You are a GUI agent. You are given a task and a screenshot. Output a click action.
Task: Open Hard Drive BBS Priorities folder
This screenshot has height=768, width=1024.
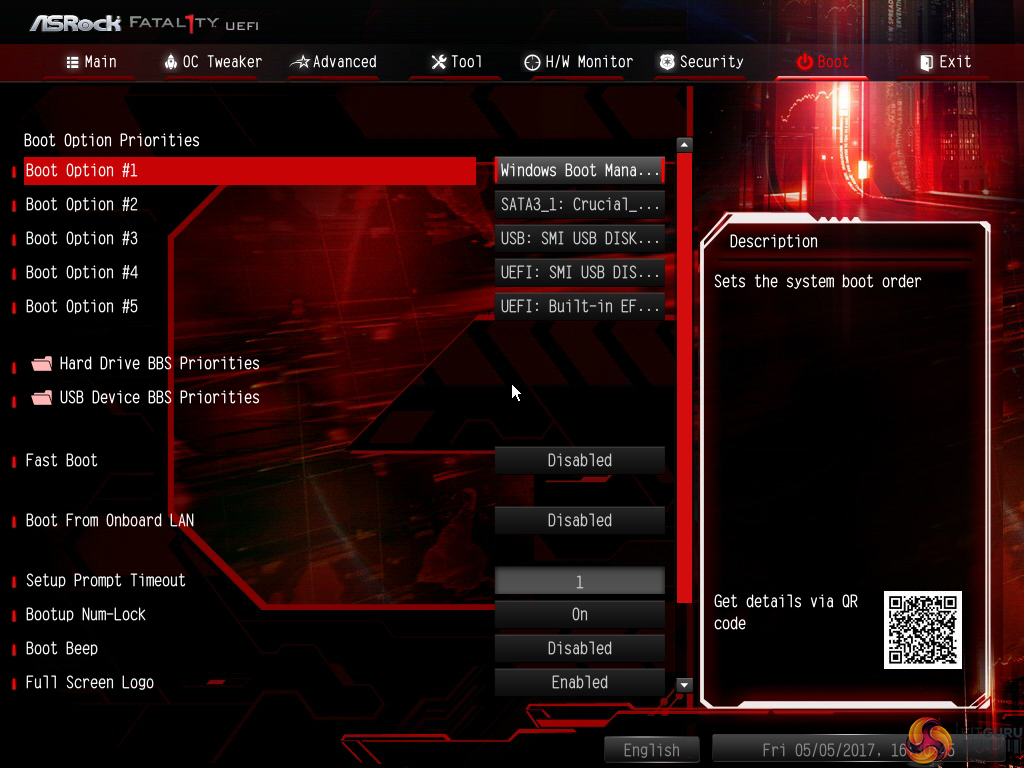[x=159, y=364]
